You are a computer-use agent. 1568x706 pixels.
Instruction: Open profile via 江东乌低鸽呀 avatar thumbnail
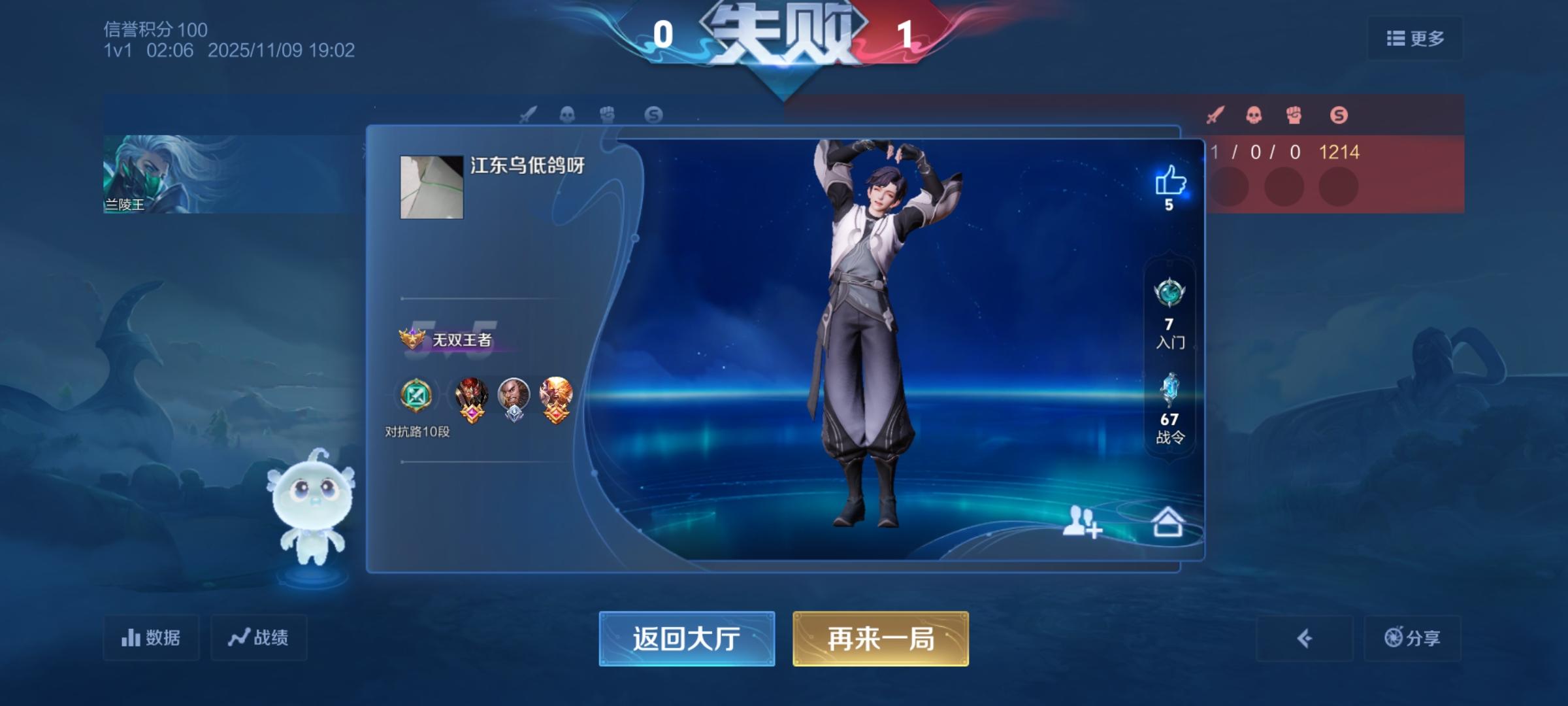click(431, 188)
